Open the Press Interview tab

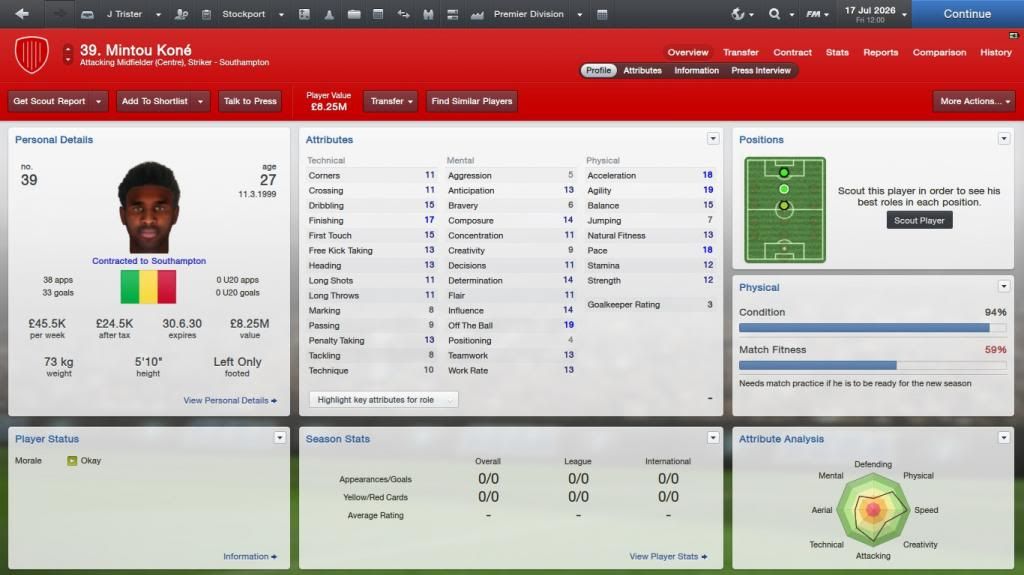(x=761, y=71)
